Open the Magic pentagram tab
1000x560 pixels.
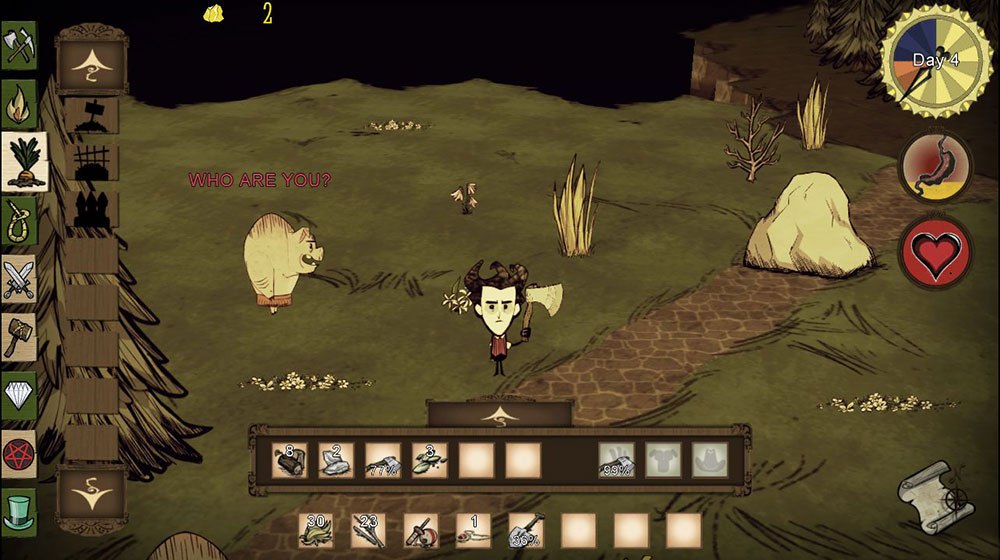click(x=19, y=453)
